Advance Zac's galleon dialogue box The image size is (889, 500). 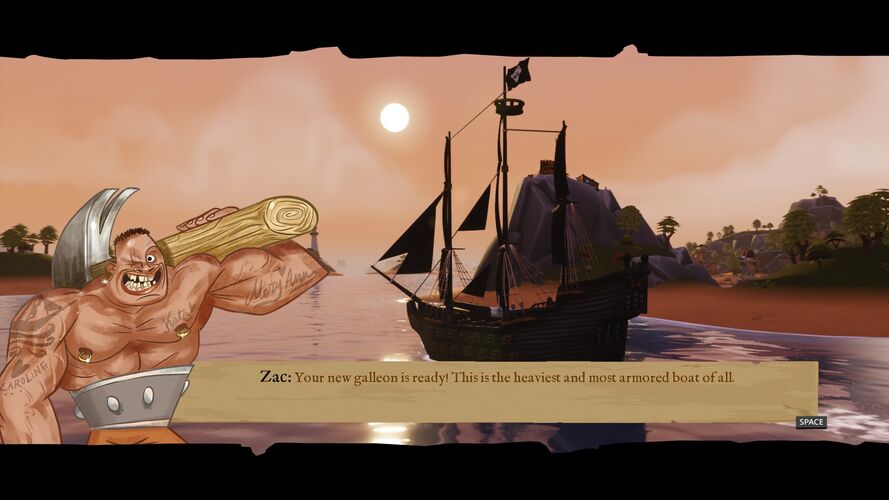coord(810,422)
